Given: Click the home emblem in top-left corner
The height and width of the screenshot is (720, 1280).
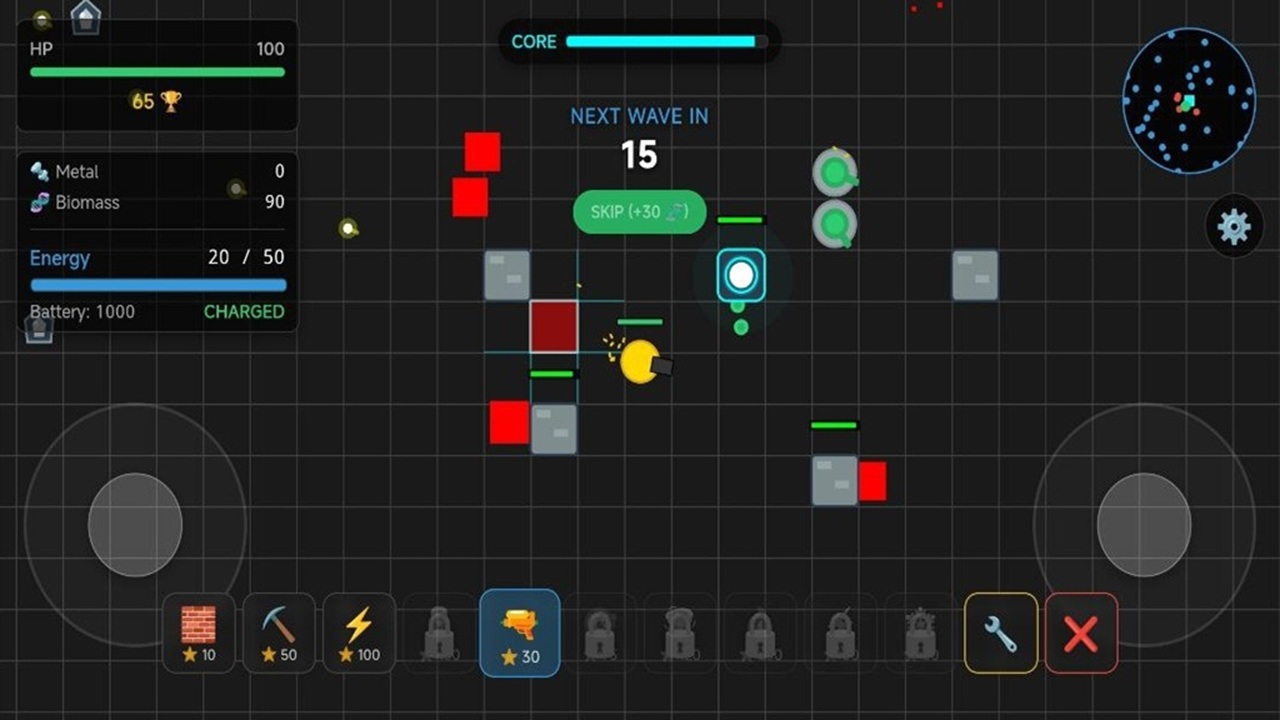Looking at the screenshot, I should coord(85,17).
